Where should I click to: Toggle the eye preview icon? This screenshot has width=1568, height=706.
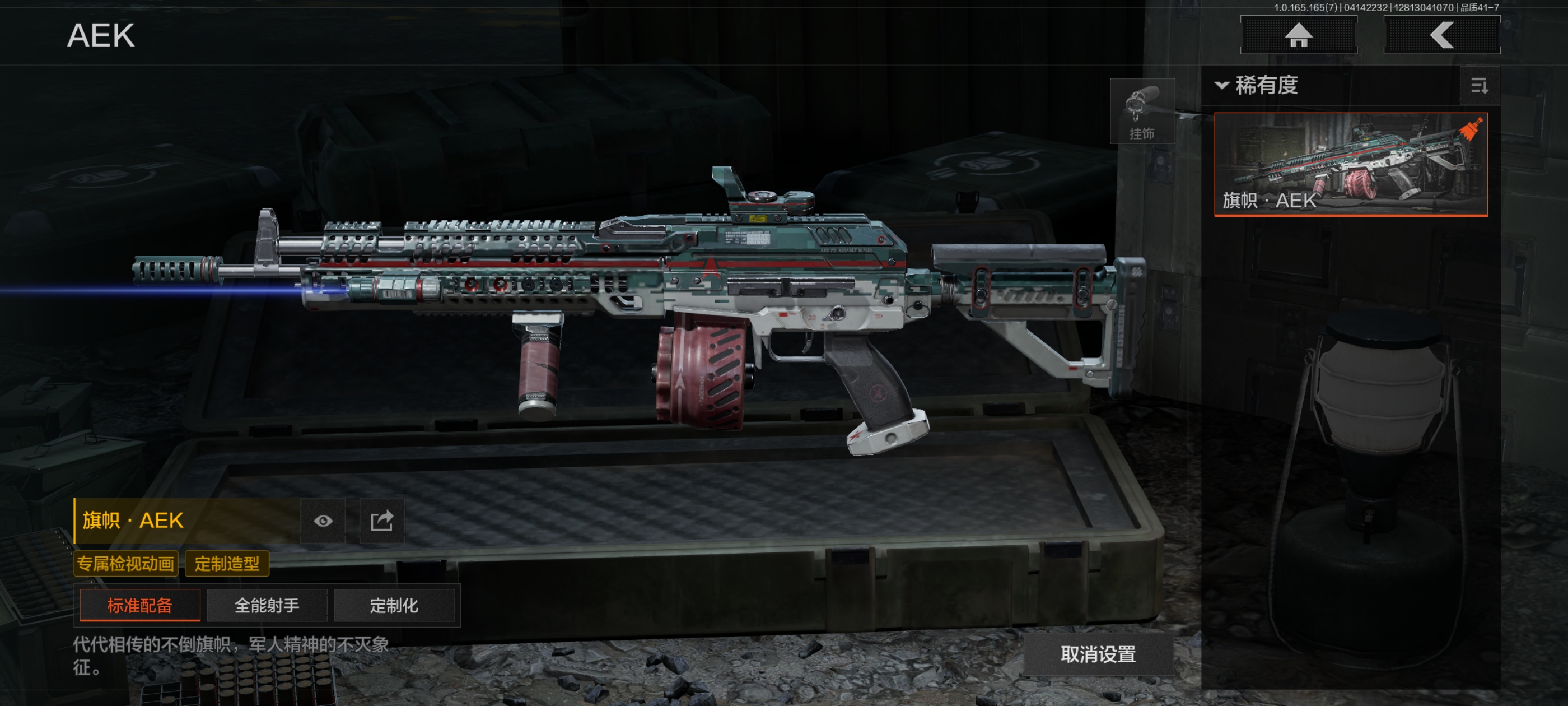tap(323, 521)
